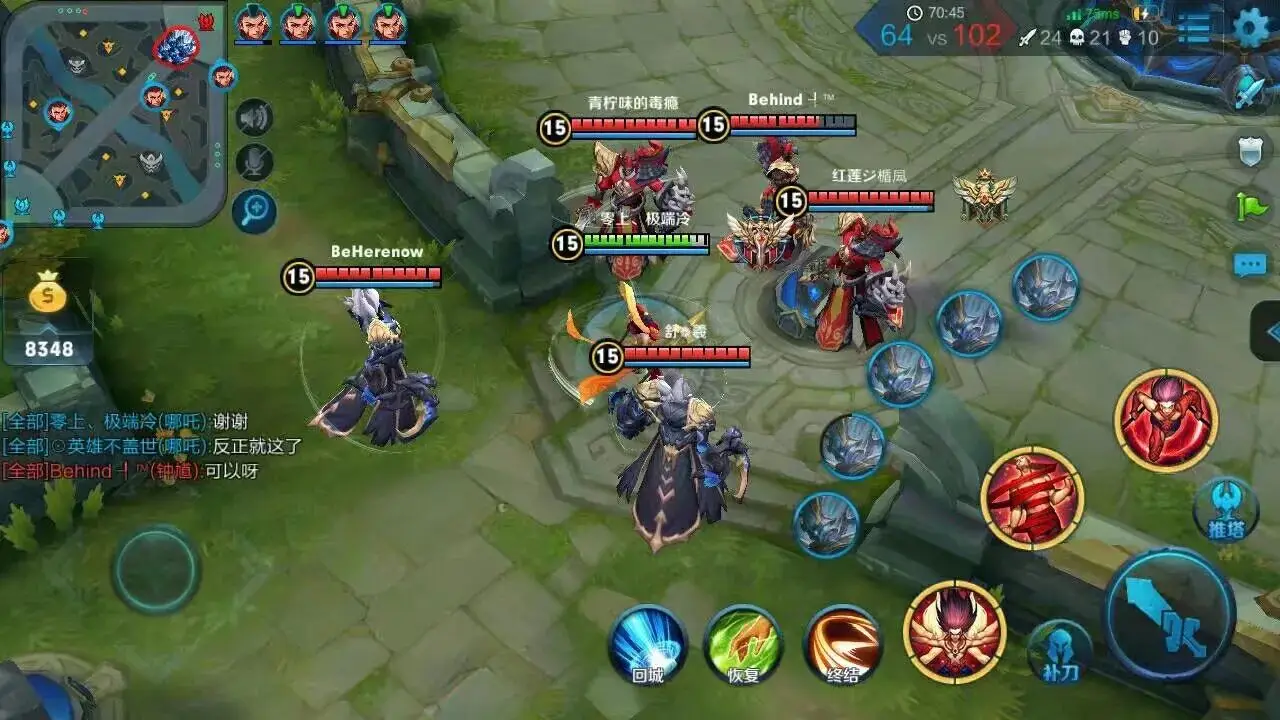Toggle the muted speaker icon

coord(255,118)
